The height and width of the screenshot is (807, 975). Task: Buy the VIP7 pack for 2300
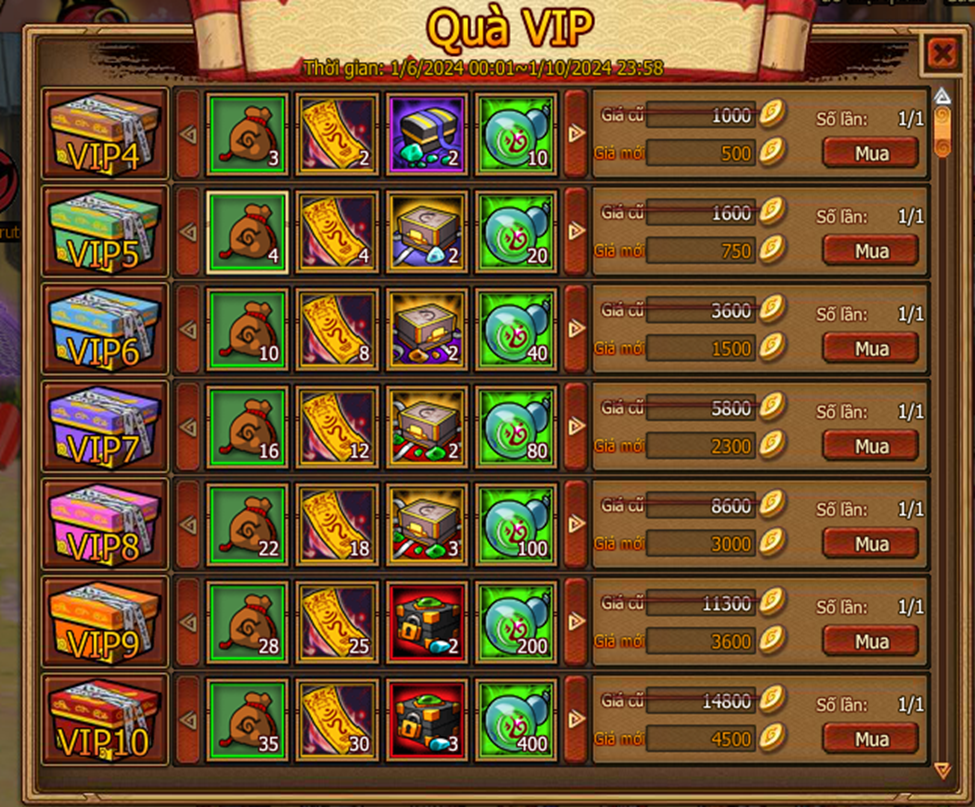click(870, 446)
